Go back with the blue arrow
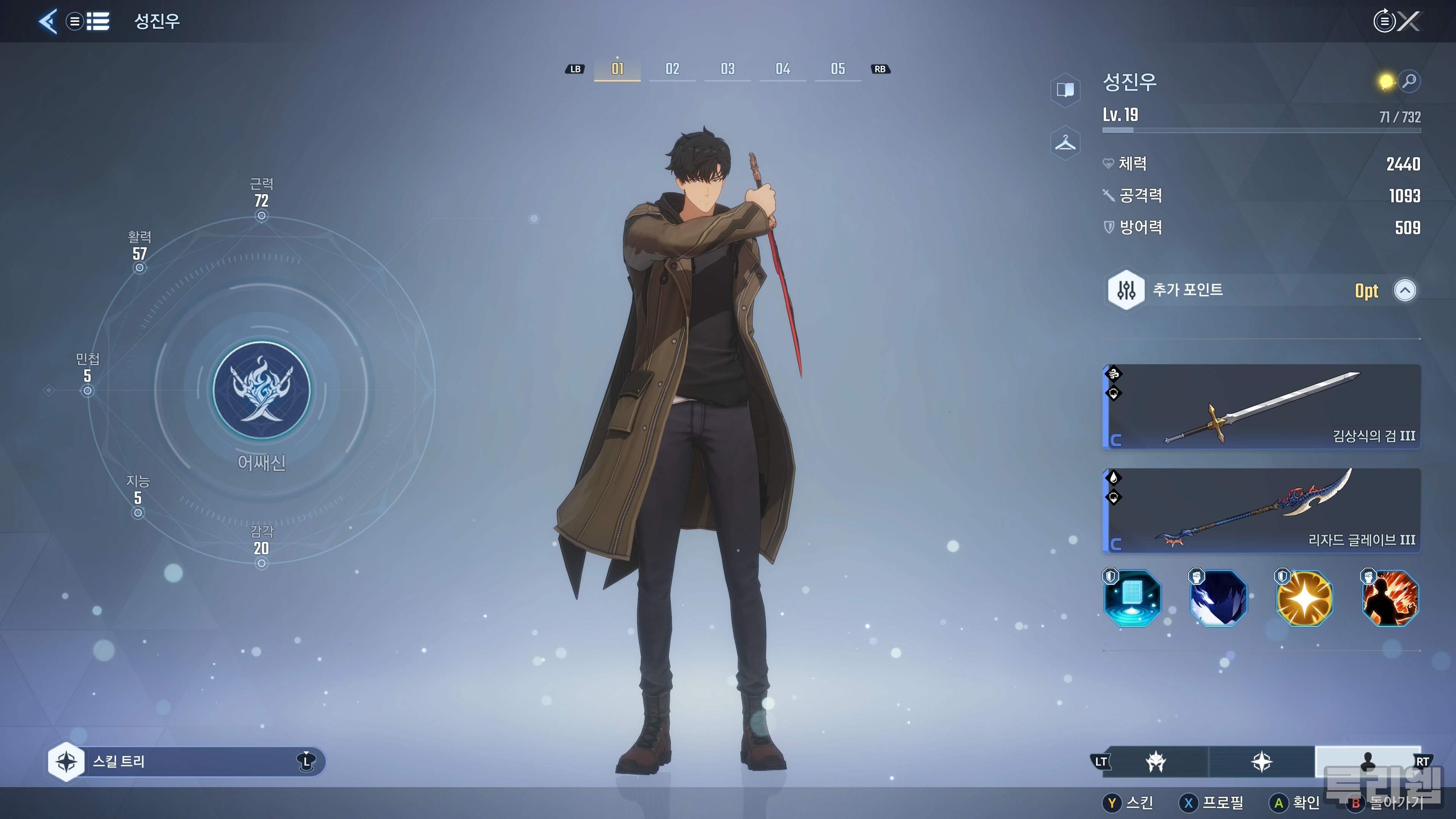1456x819 pixels. pos(48,22)
